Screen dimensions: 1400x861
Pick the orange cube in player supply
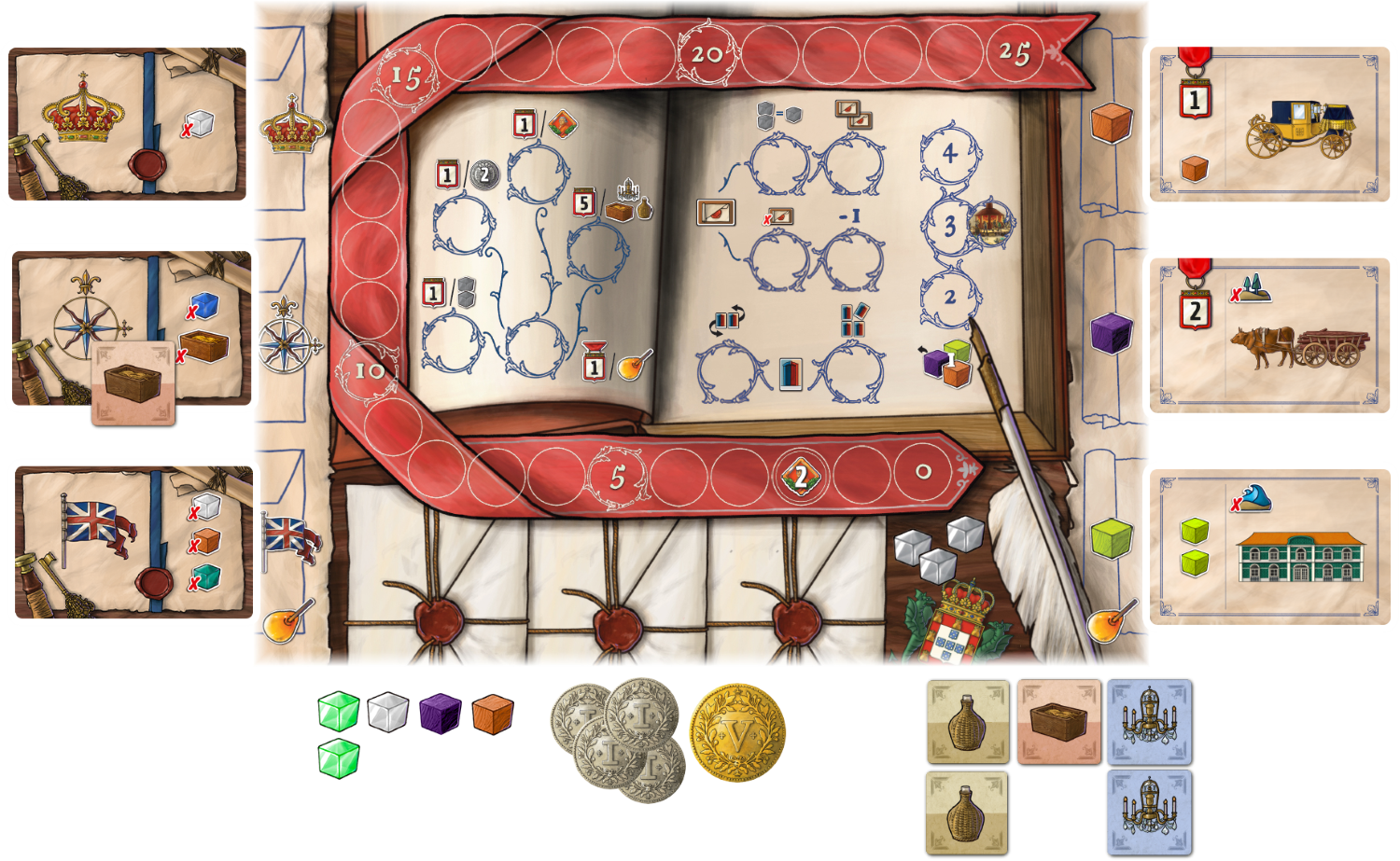click(x=492, y=714)
